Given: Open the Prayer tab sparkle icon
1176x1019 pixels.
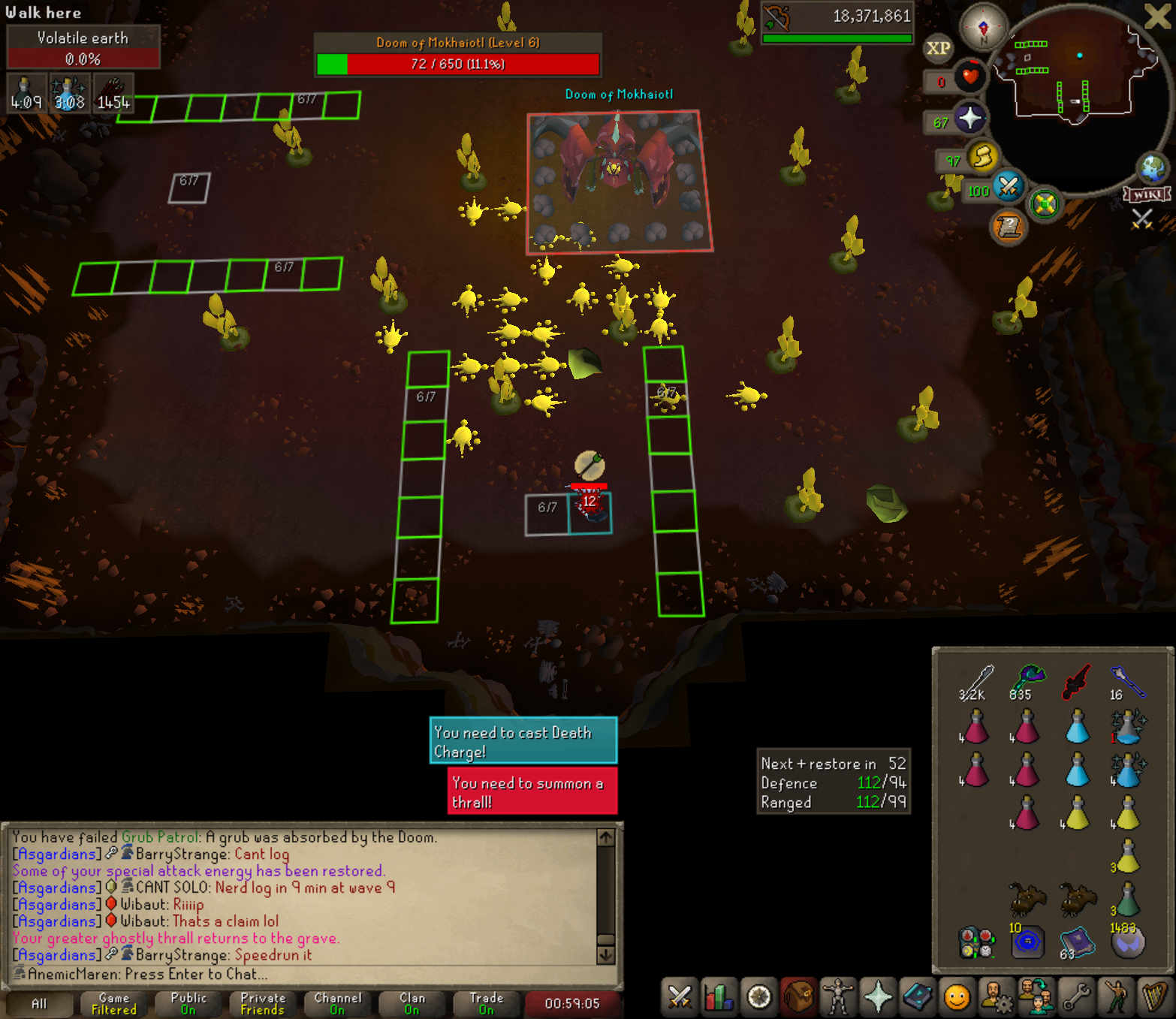Looking at the screenshot, I should (877, 998).
